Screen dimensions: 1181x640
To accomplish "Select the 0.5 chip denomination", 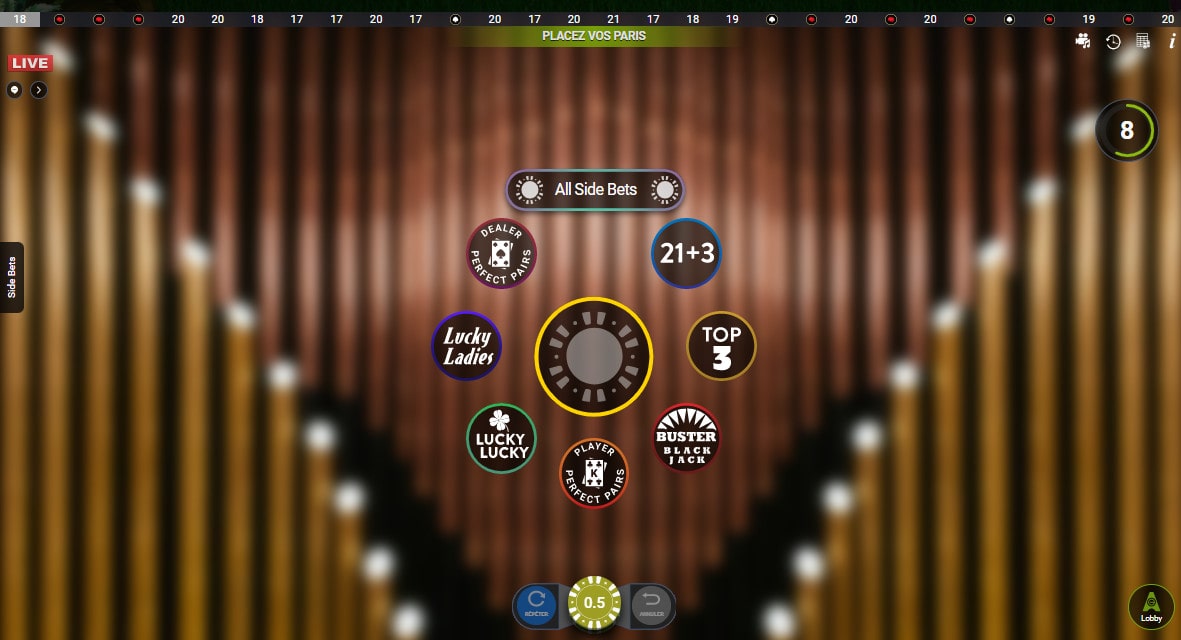I will tap(595, 603).
